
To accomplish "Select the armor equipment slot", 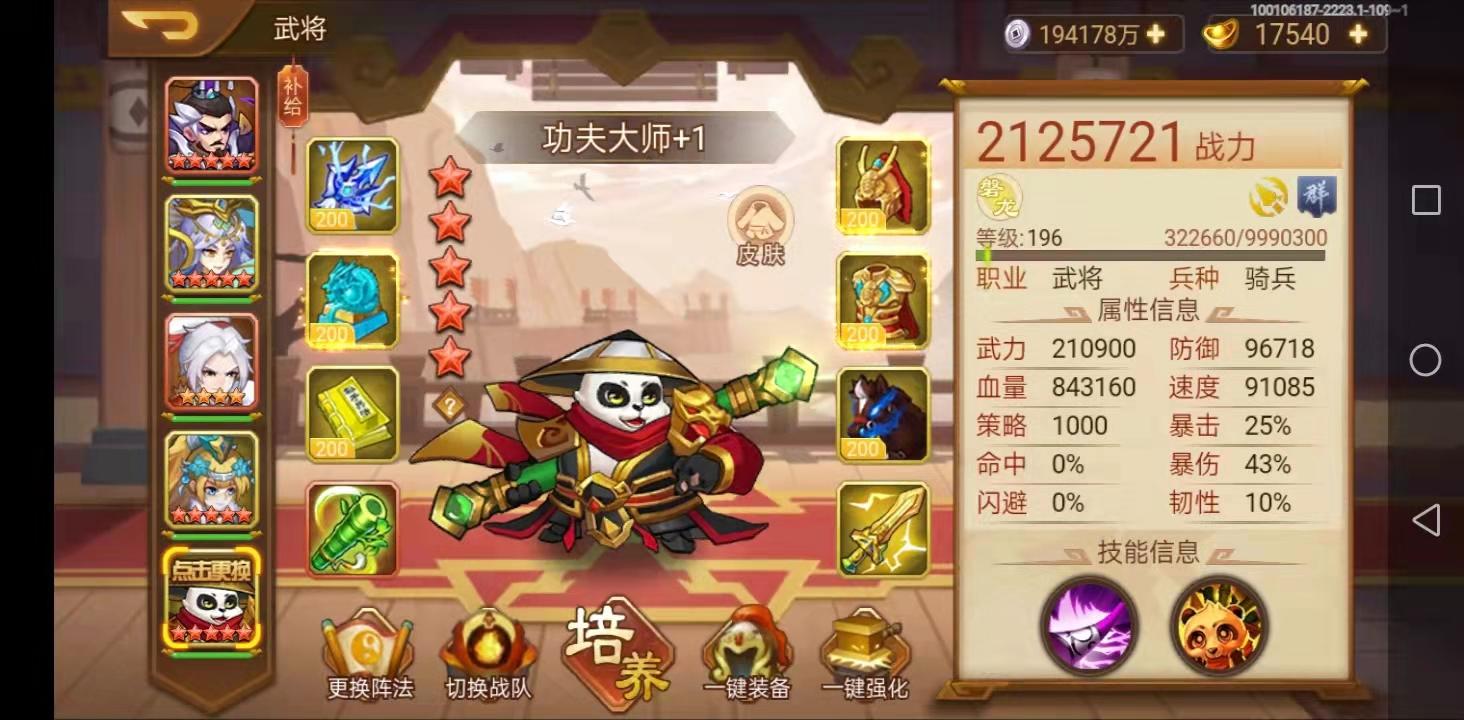I will (x=882, y=300).
